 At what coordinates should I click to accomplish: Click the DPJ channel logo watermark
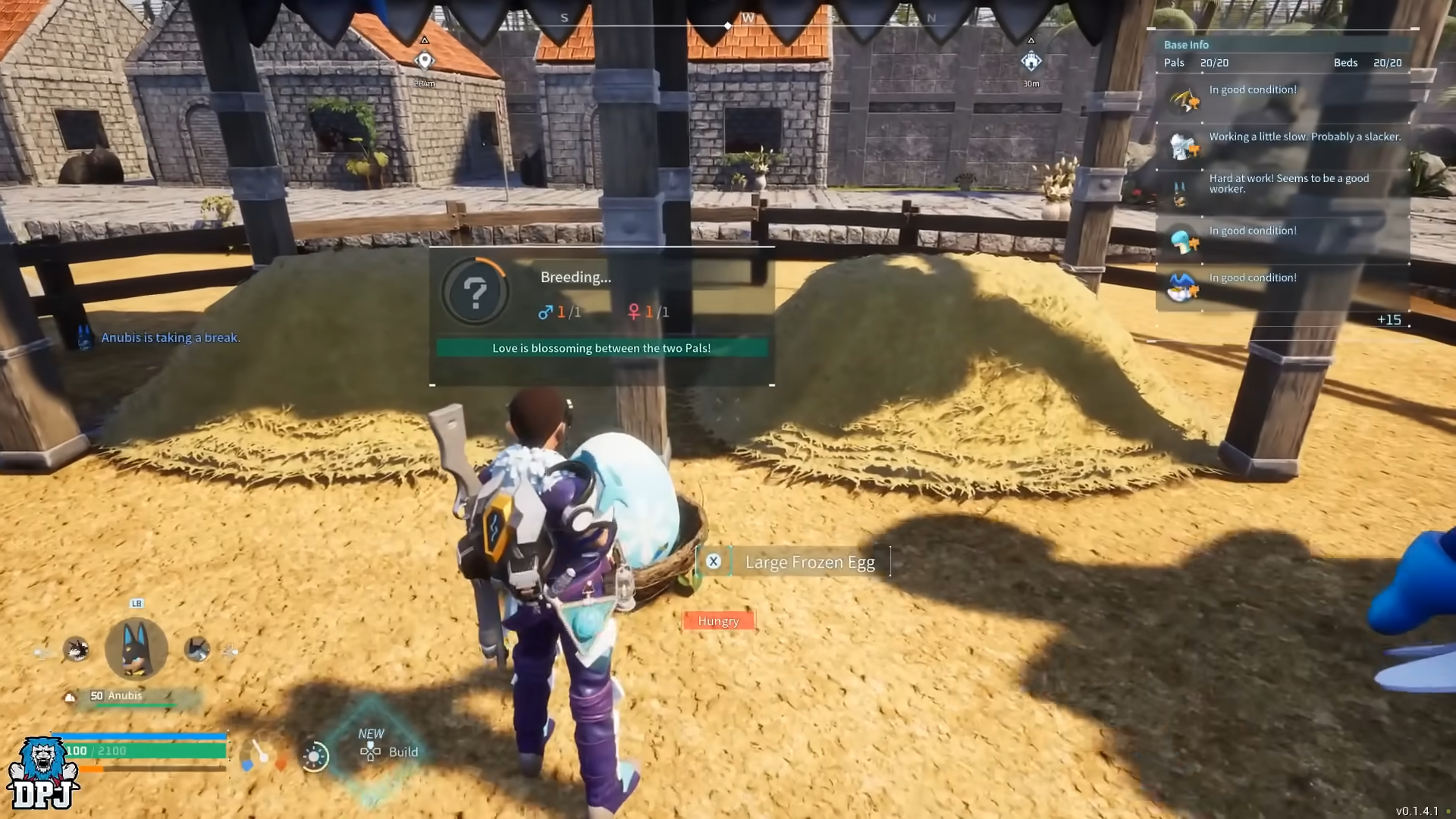pyautogui.click(x=43, y=773)
